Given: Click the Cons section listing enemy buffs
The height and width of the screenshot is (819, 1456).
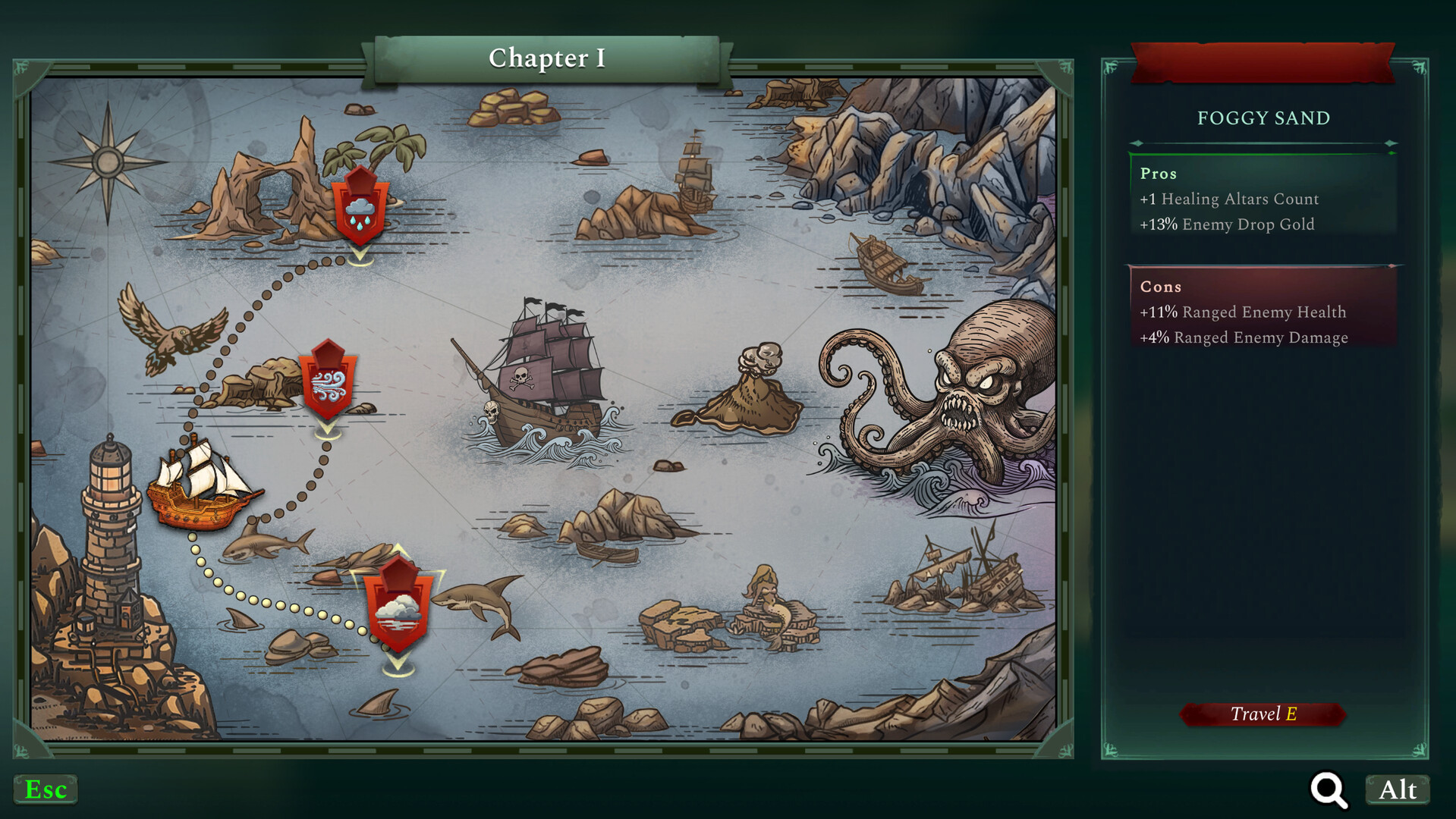Looking at the screenshot, I should pos(1263,311).
